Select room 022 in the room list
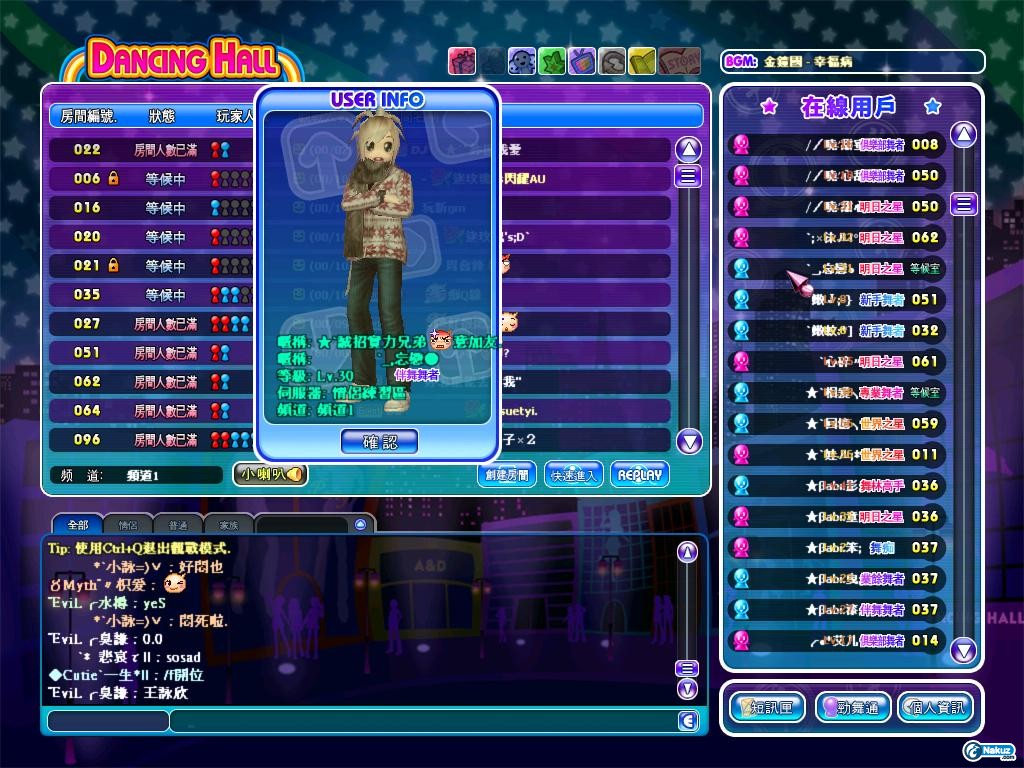 [x=150, y=150]
